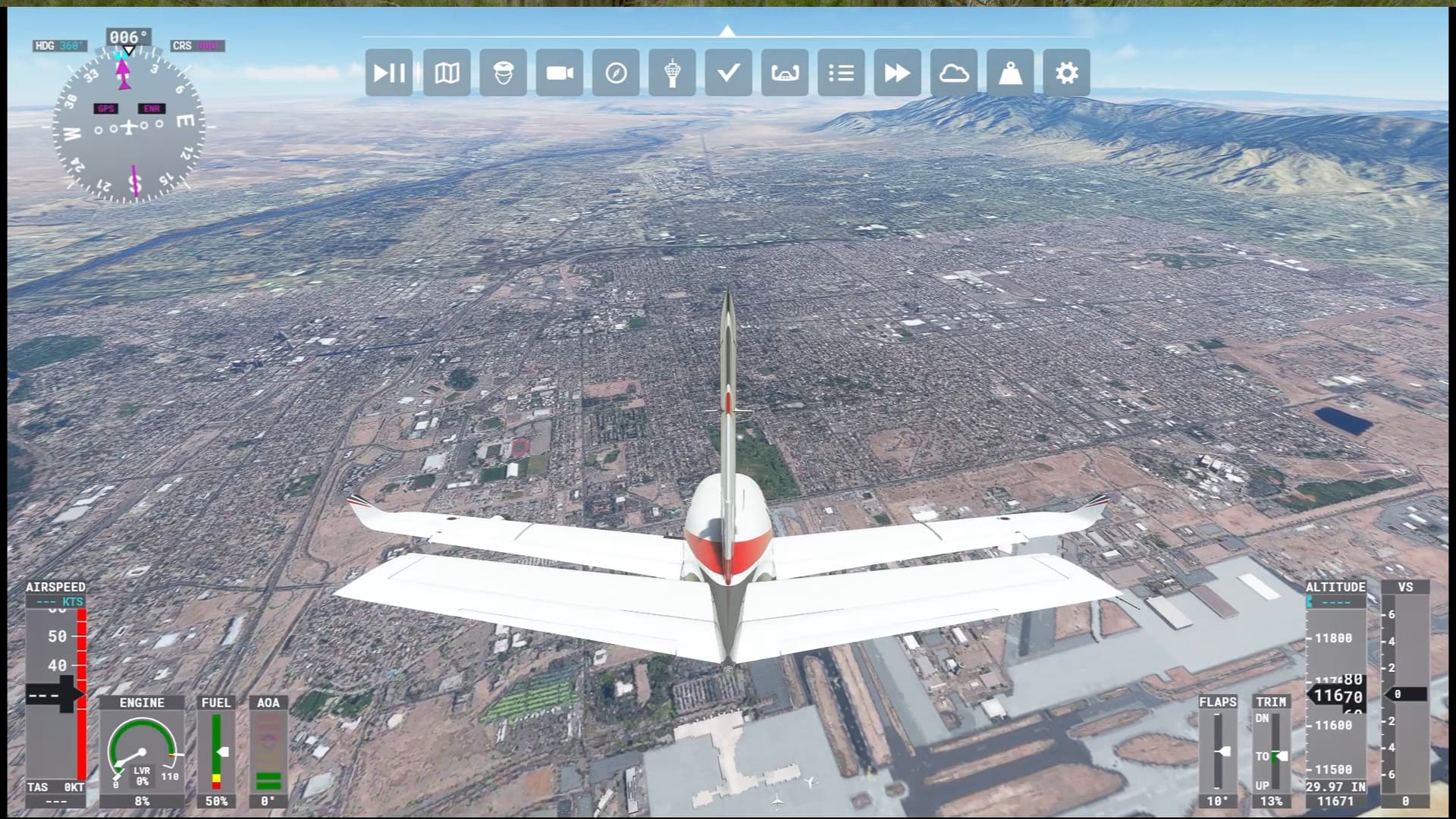Open the camera view options
Screen dimensions: 1456x819
560,73
